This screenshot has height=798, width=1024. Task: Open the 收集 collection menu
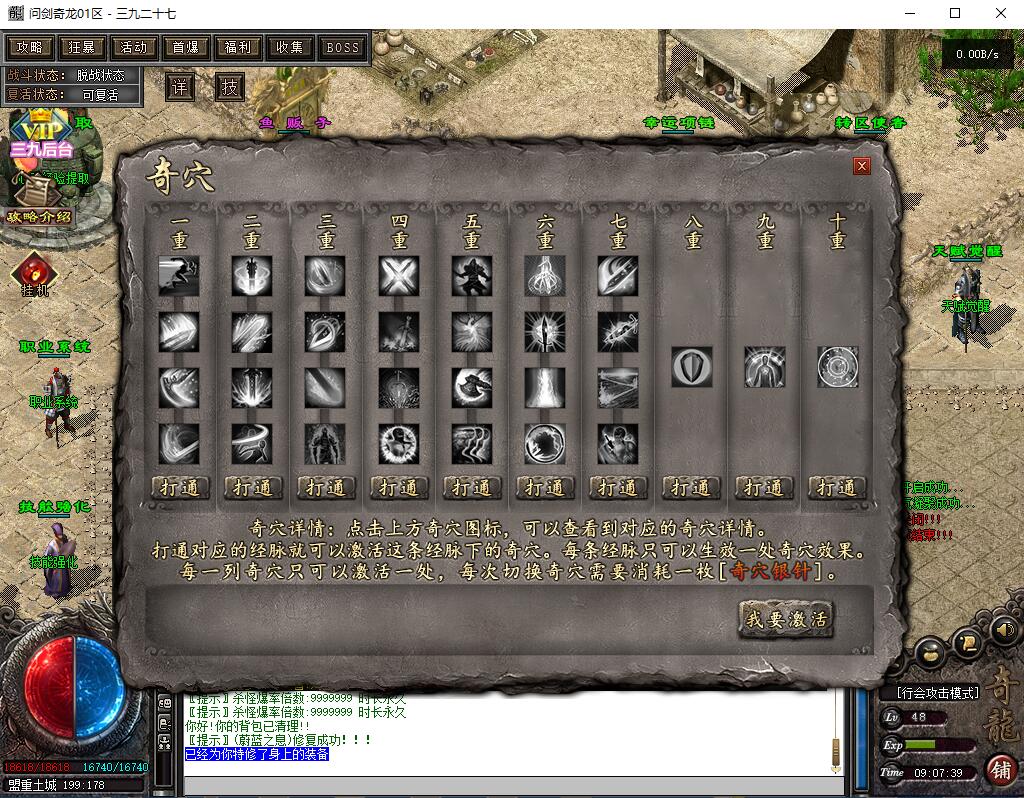pos(290,47)
